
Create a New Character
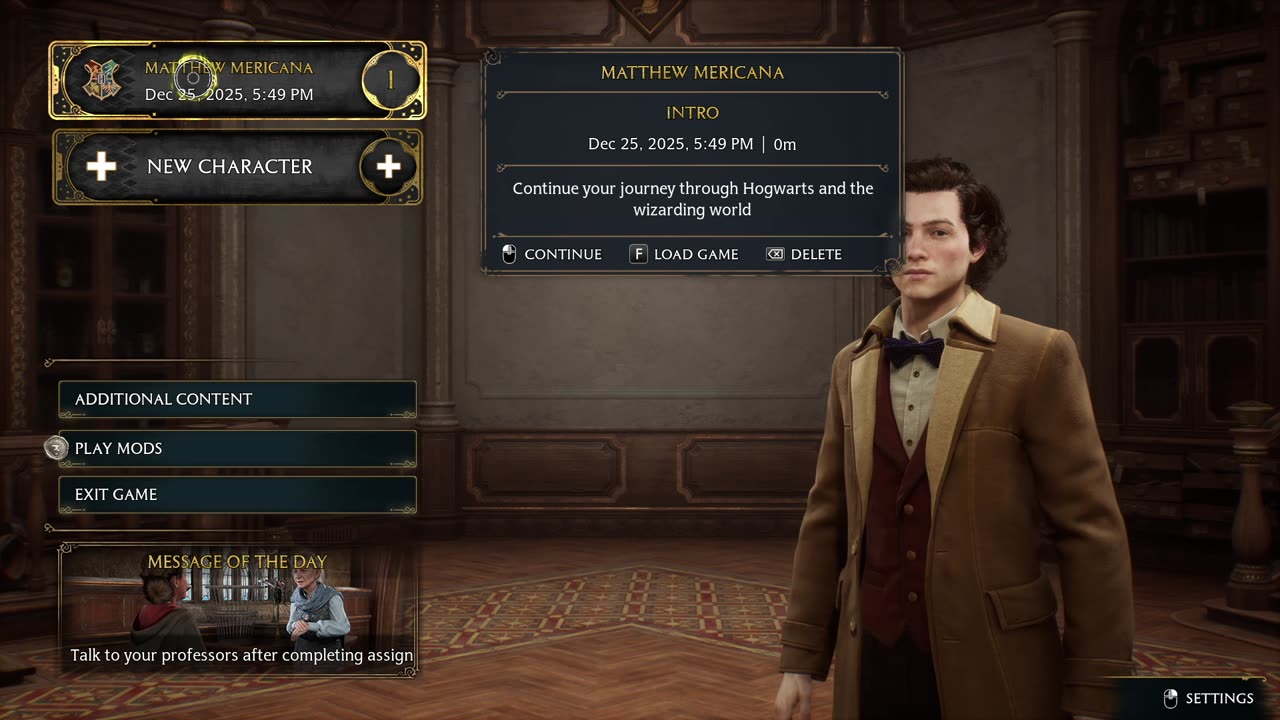pyautogui.click(x=238, y=167)
